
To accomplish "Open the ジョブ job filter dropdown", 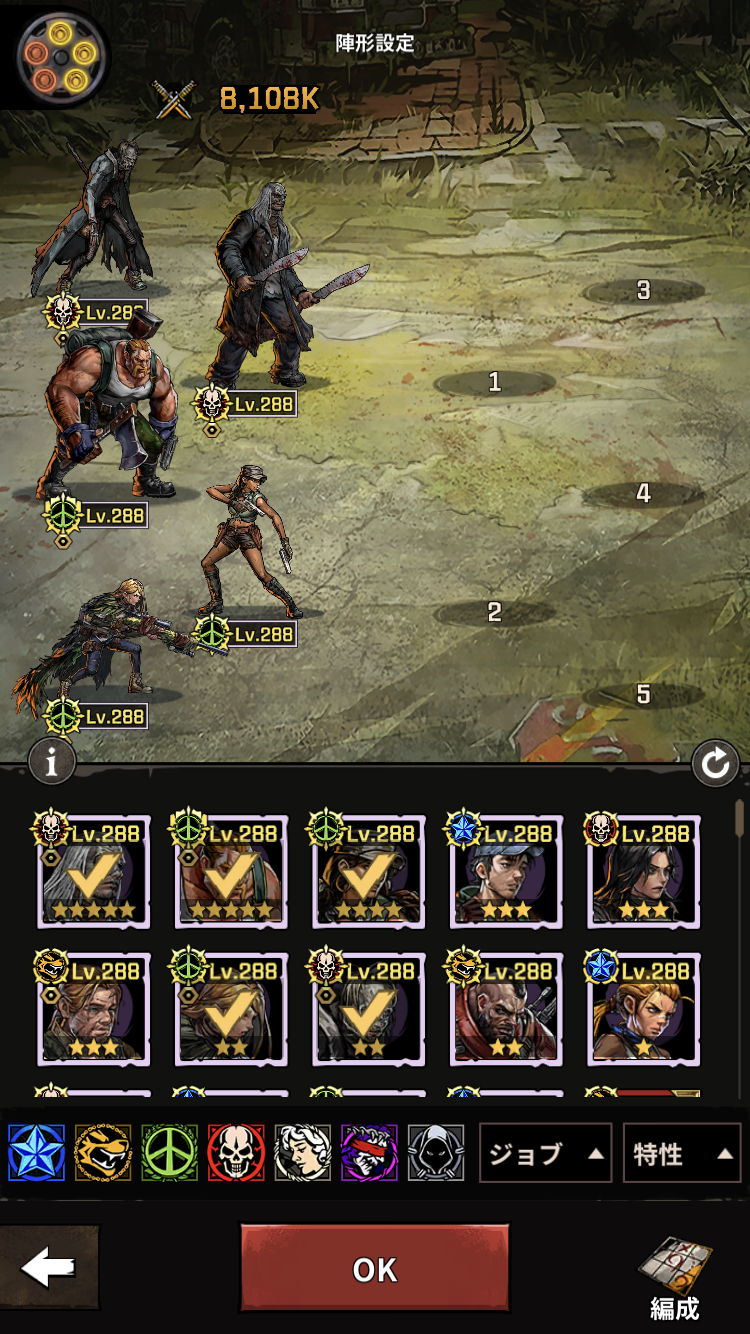I will point(545,1154).
